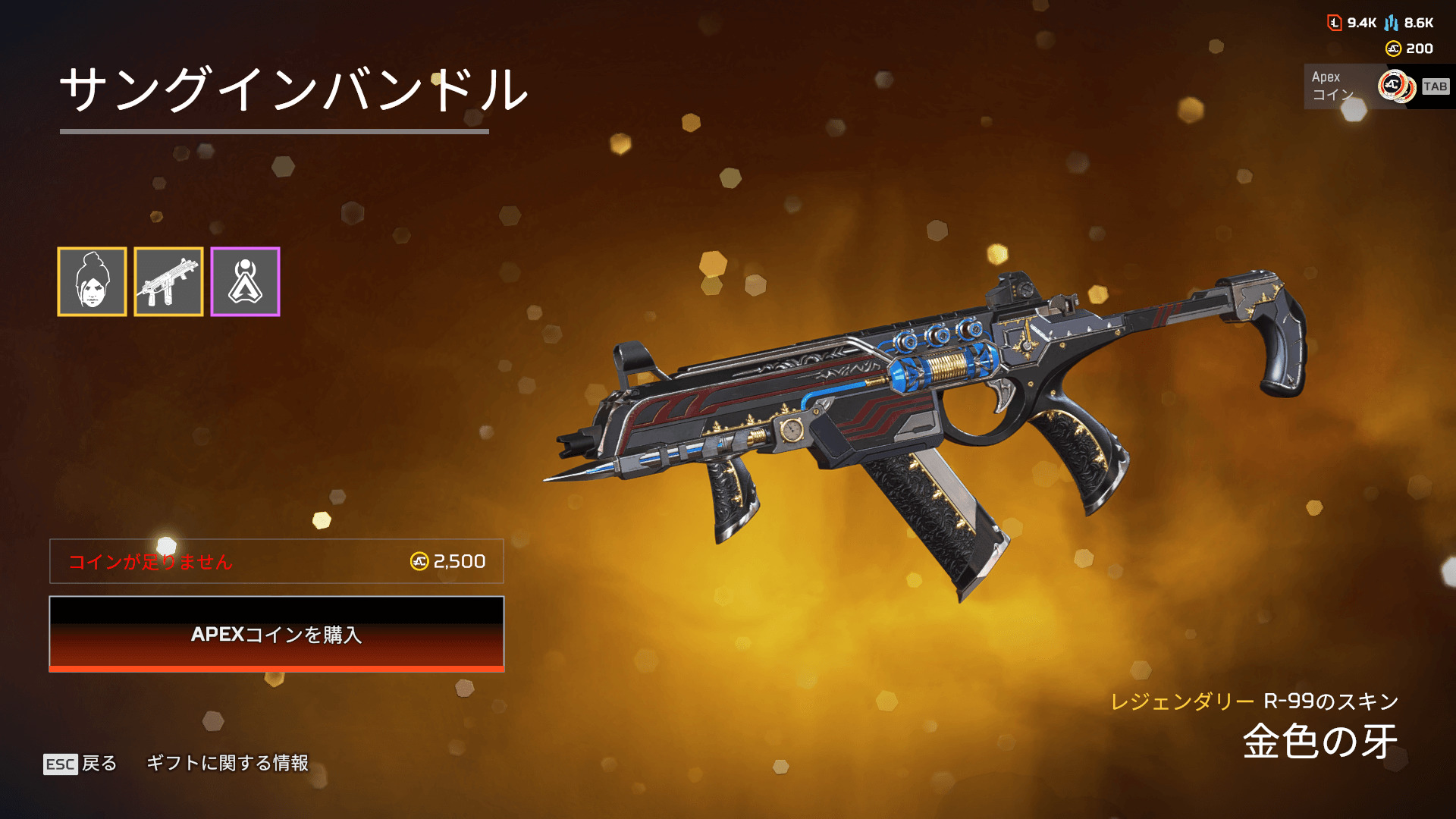The image size is (1456, 819).
Task: Select the R-99 weapon skin thumbnail
Action: (168, 281)
